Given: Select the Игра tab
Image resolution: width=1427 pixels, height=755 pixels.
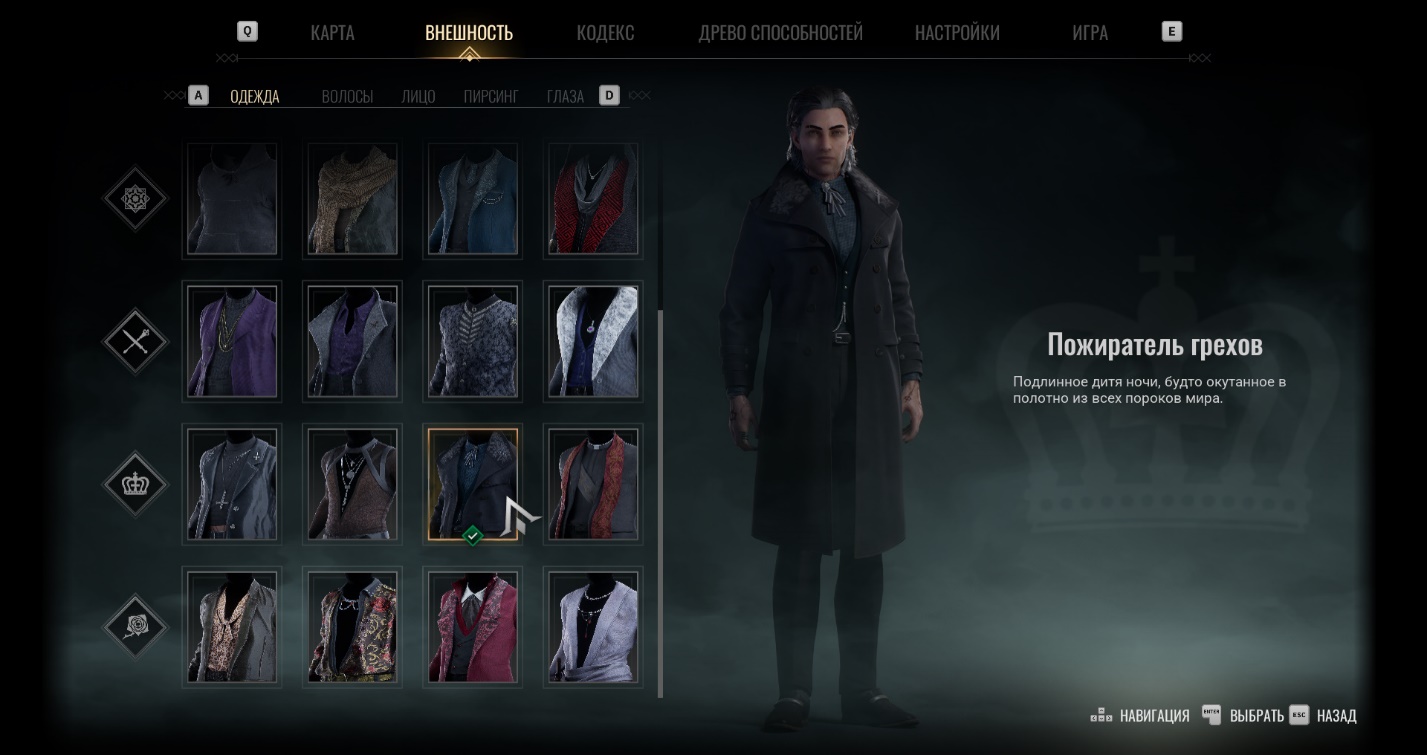Looking at the screenshot, I should pos(1089,33).
